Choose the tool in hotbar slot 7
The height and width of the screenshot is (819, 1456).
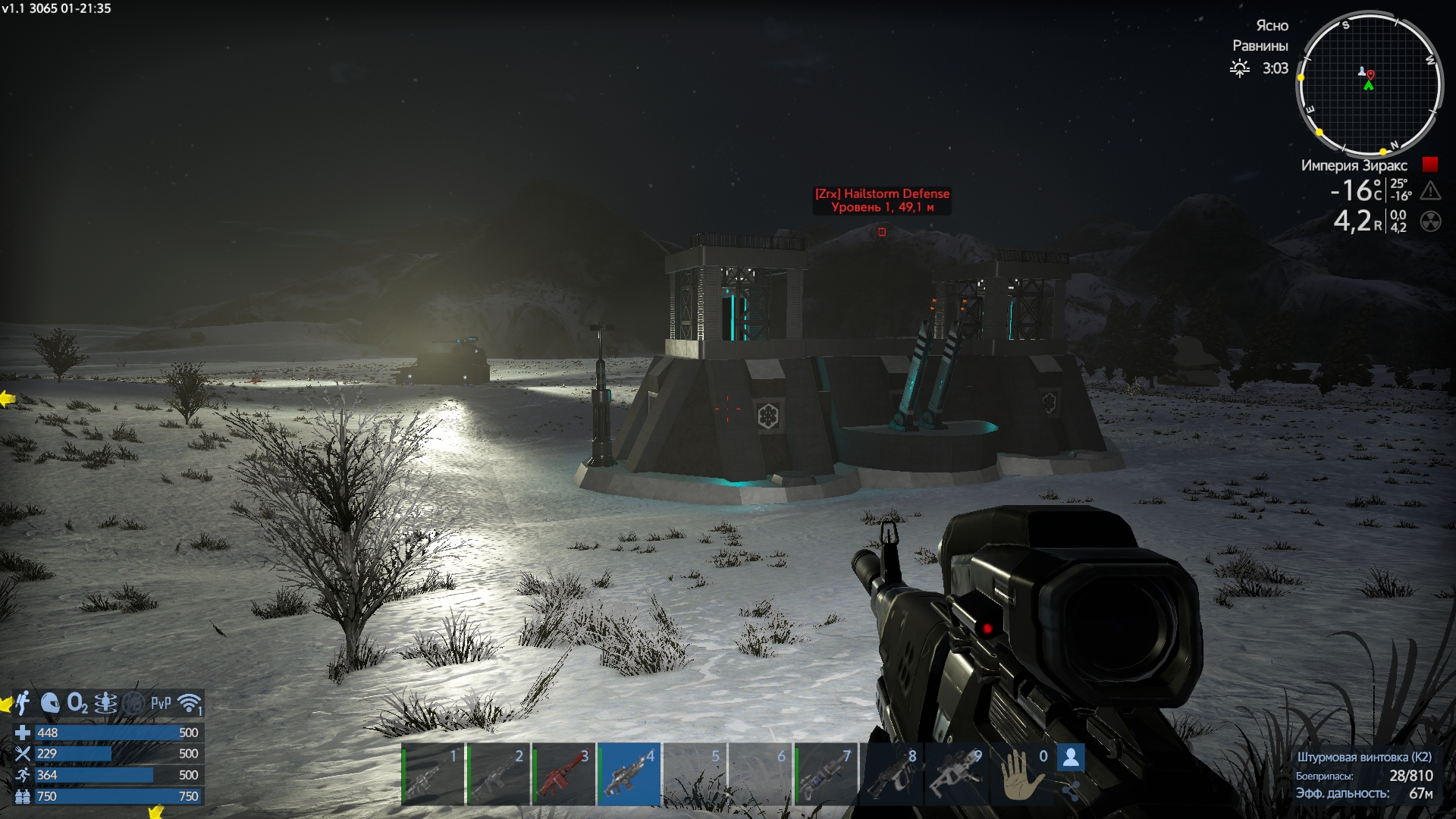point(826,774)
